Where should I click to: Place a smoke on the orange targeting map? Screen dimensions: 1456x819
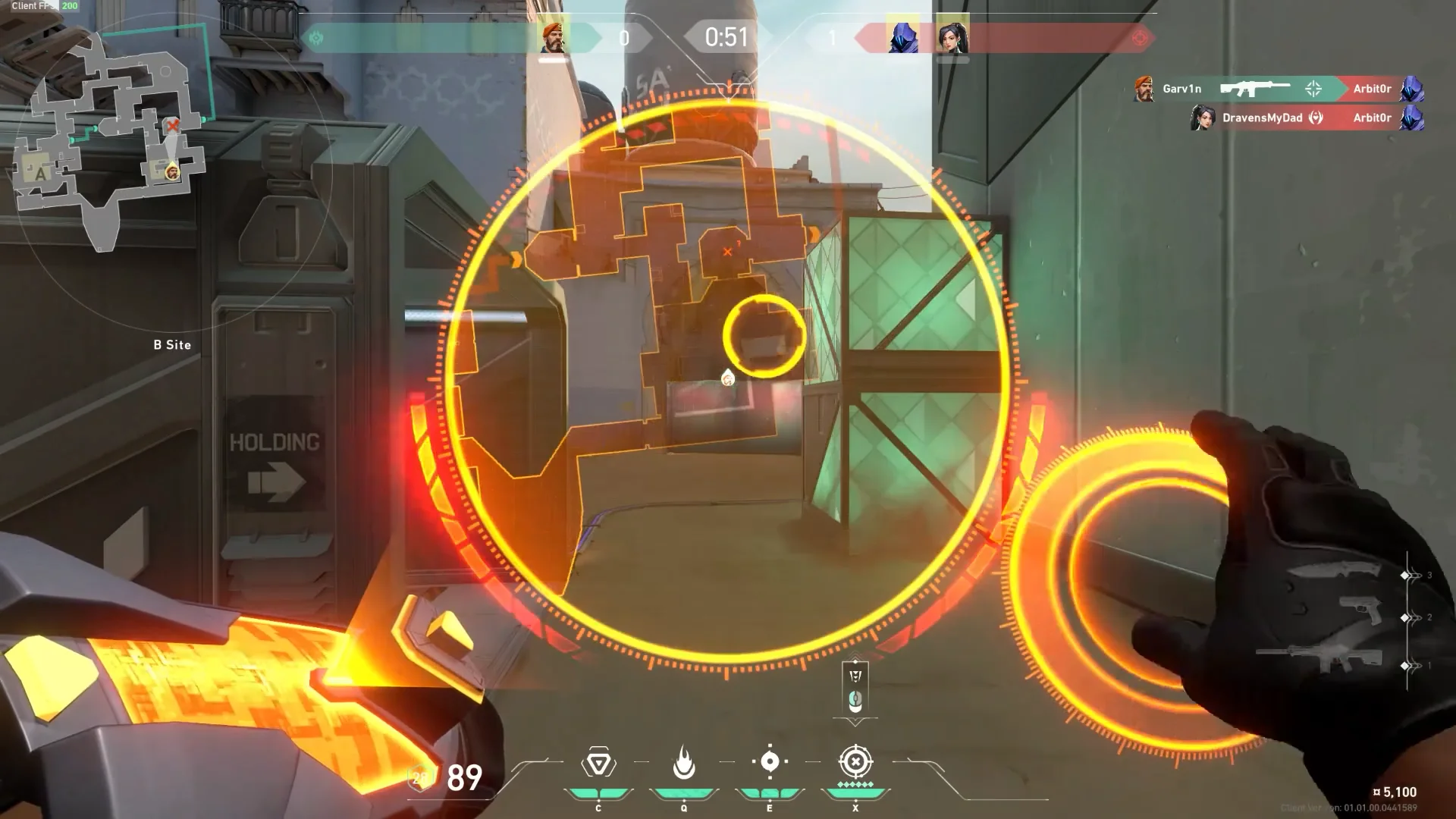667,227
